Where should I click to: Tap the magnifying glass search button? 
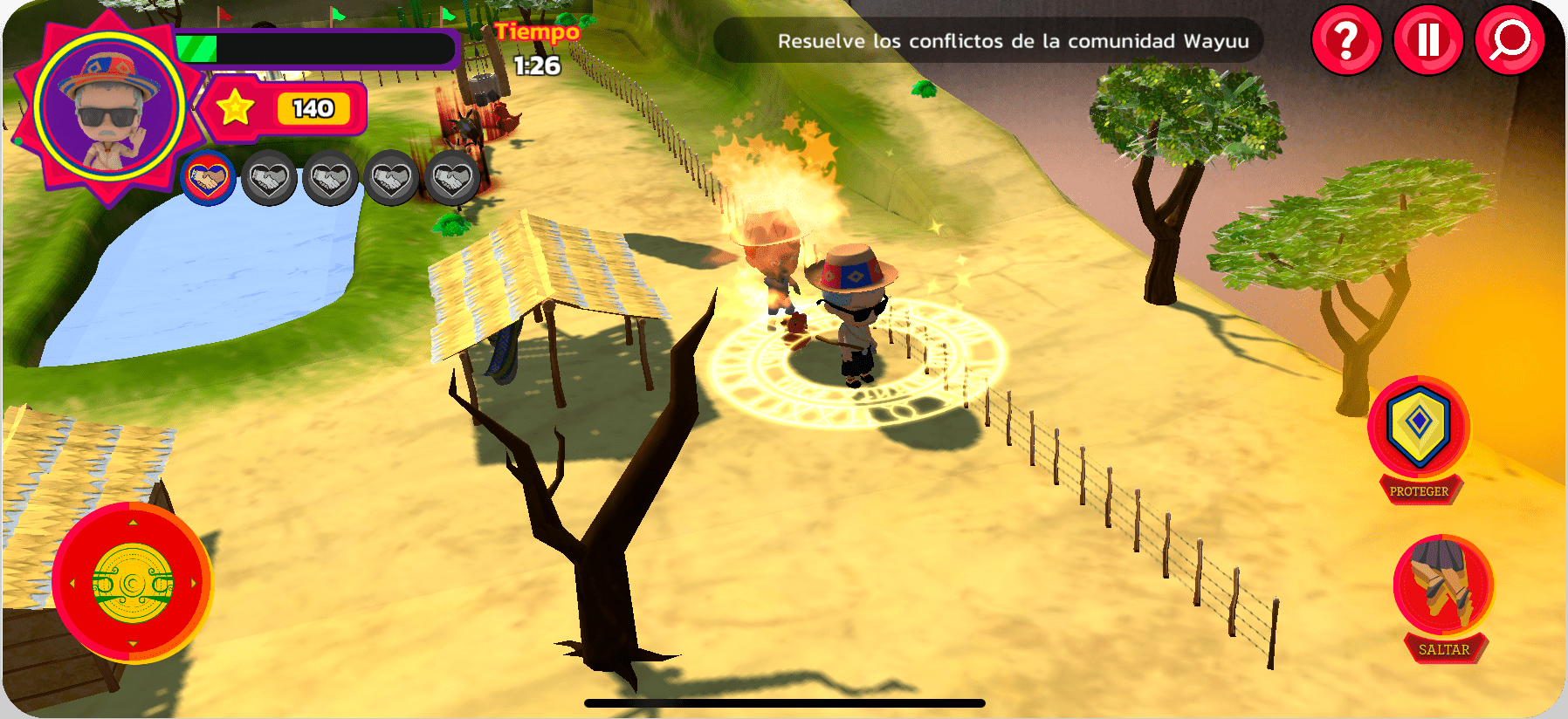pyautogui.click(x=1509, y=40)
